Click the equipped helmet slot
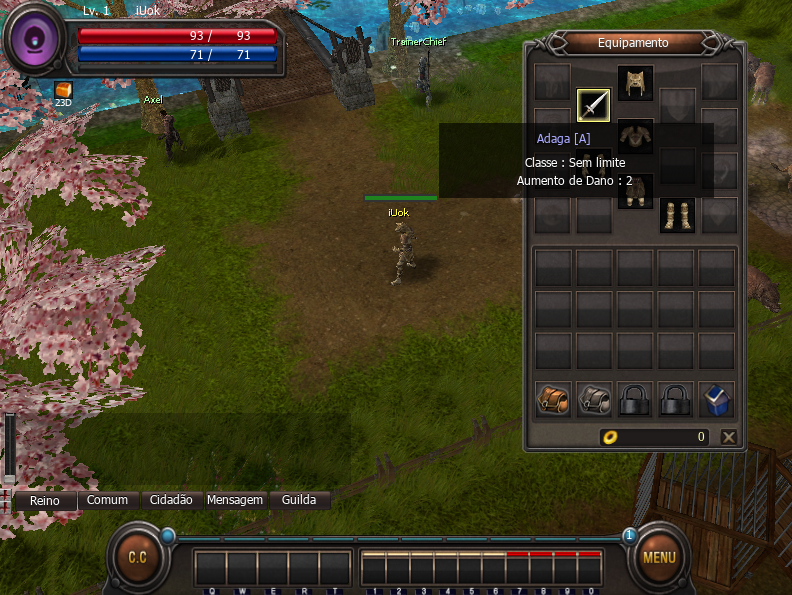792x595 pixels. point(635,83)
